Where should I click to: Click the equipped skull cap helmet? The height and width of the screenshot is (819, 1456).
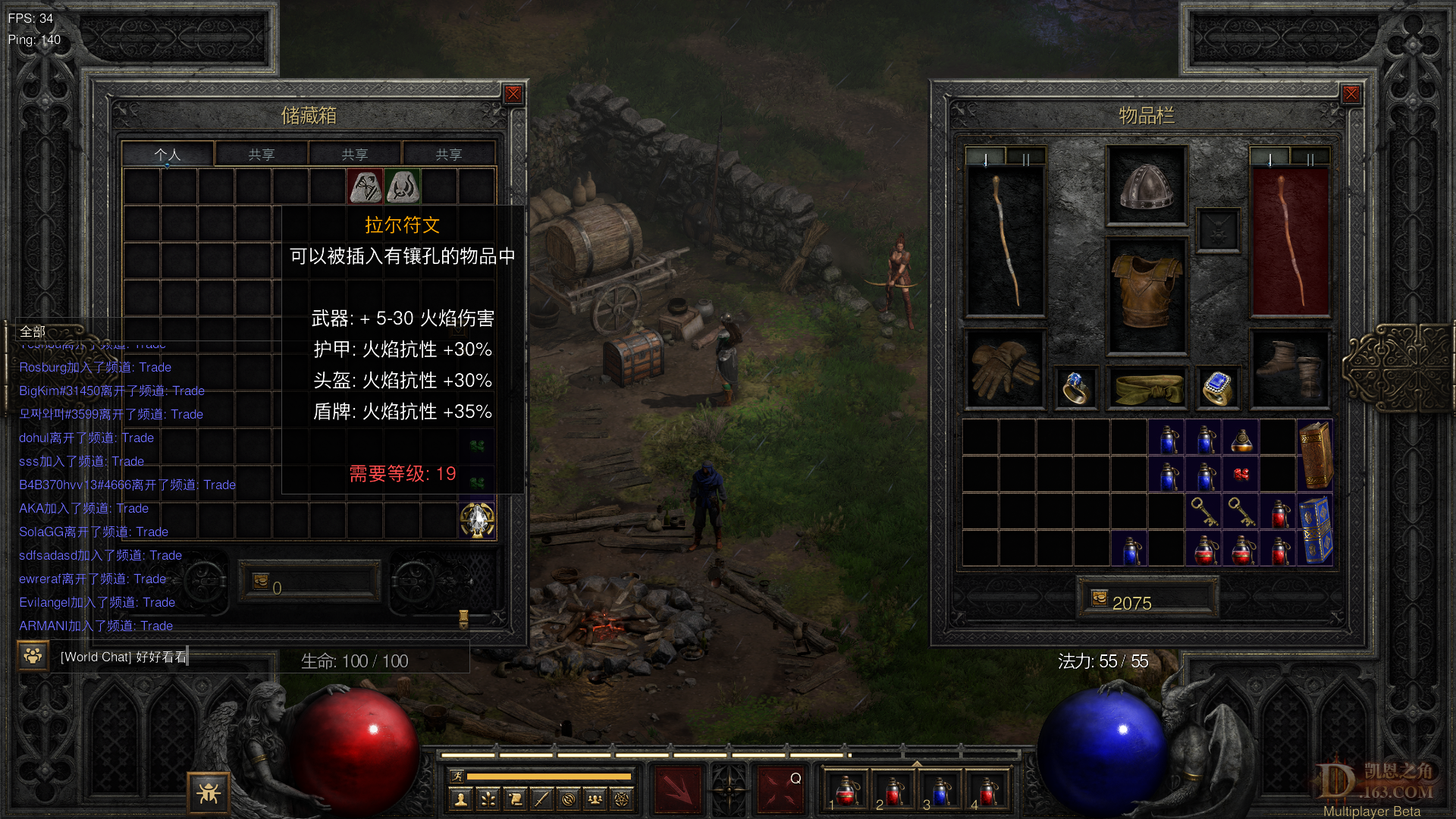tap(1146, 186)
